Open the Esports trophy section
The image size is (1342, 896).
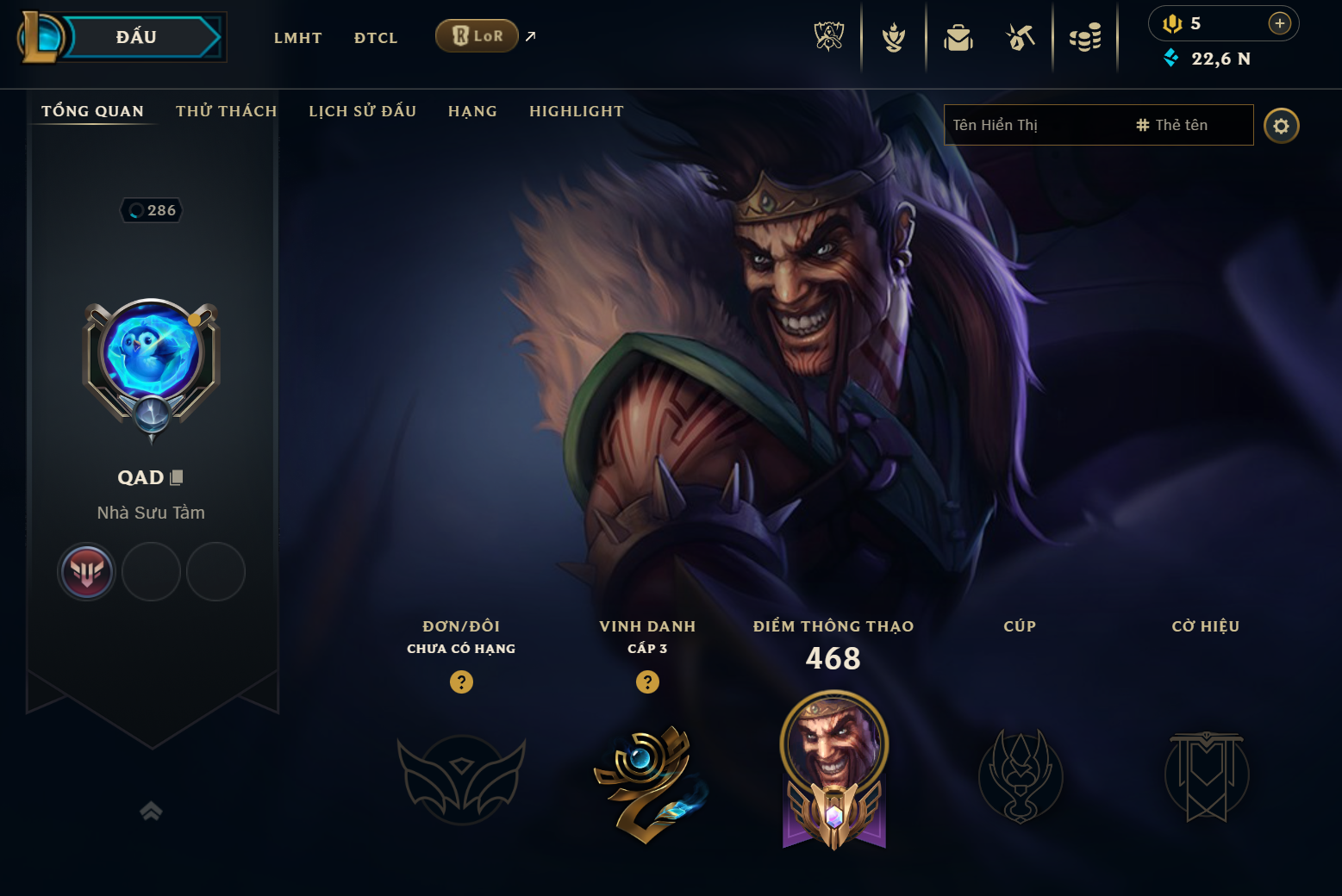[828, 36]
